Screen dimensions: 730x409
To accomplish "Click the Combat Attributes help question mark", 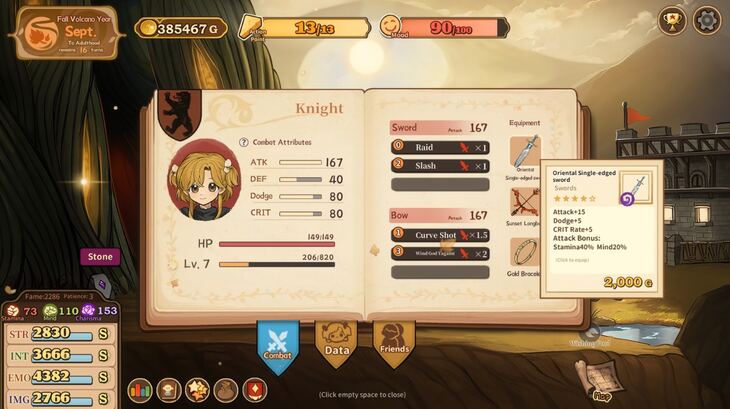I will (244, 143).
